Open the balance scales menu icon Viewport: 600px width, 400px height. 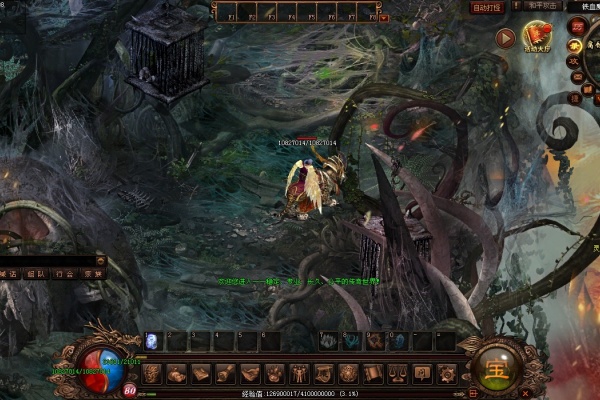click(396, 374)
